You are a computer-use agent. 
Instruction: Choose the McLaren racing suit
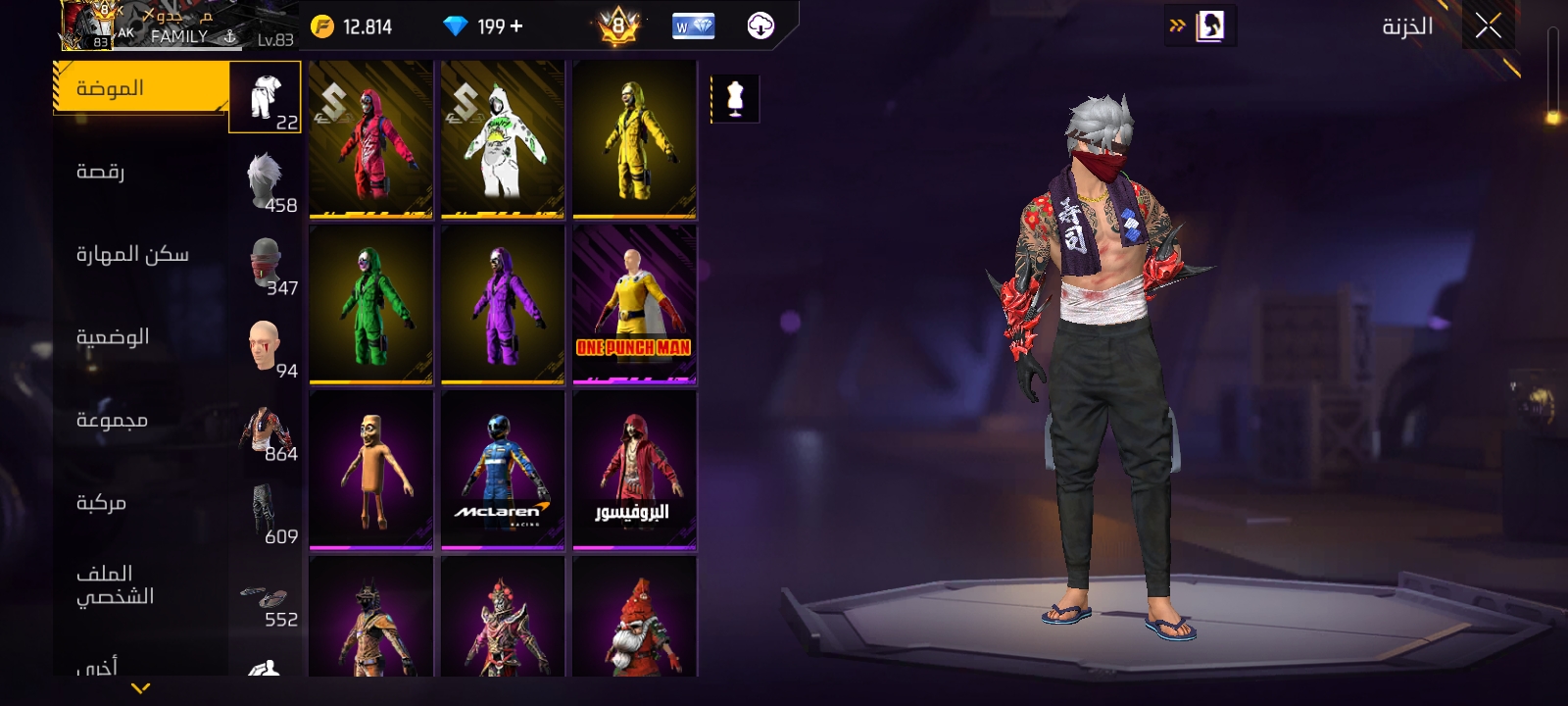pos(503,470)
